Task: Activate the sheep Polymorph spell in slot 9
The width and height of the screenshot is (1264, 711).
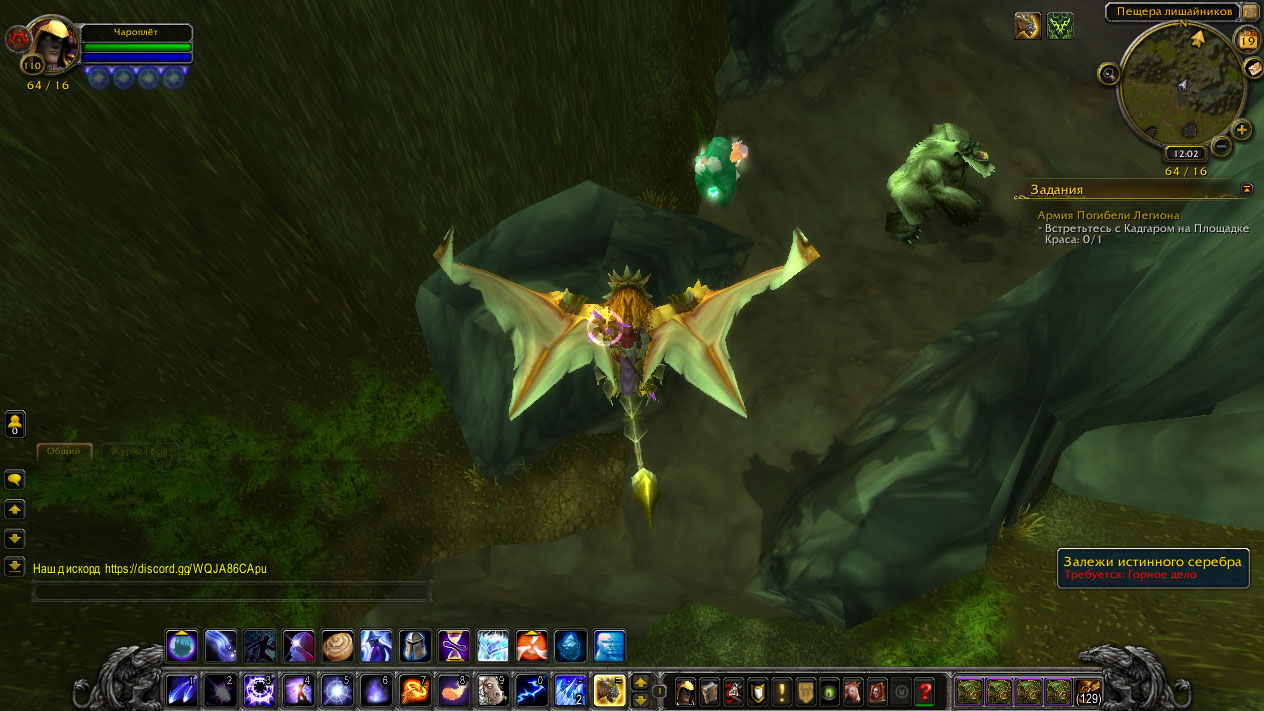Action: [x=491, y=690]
